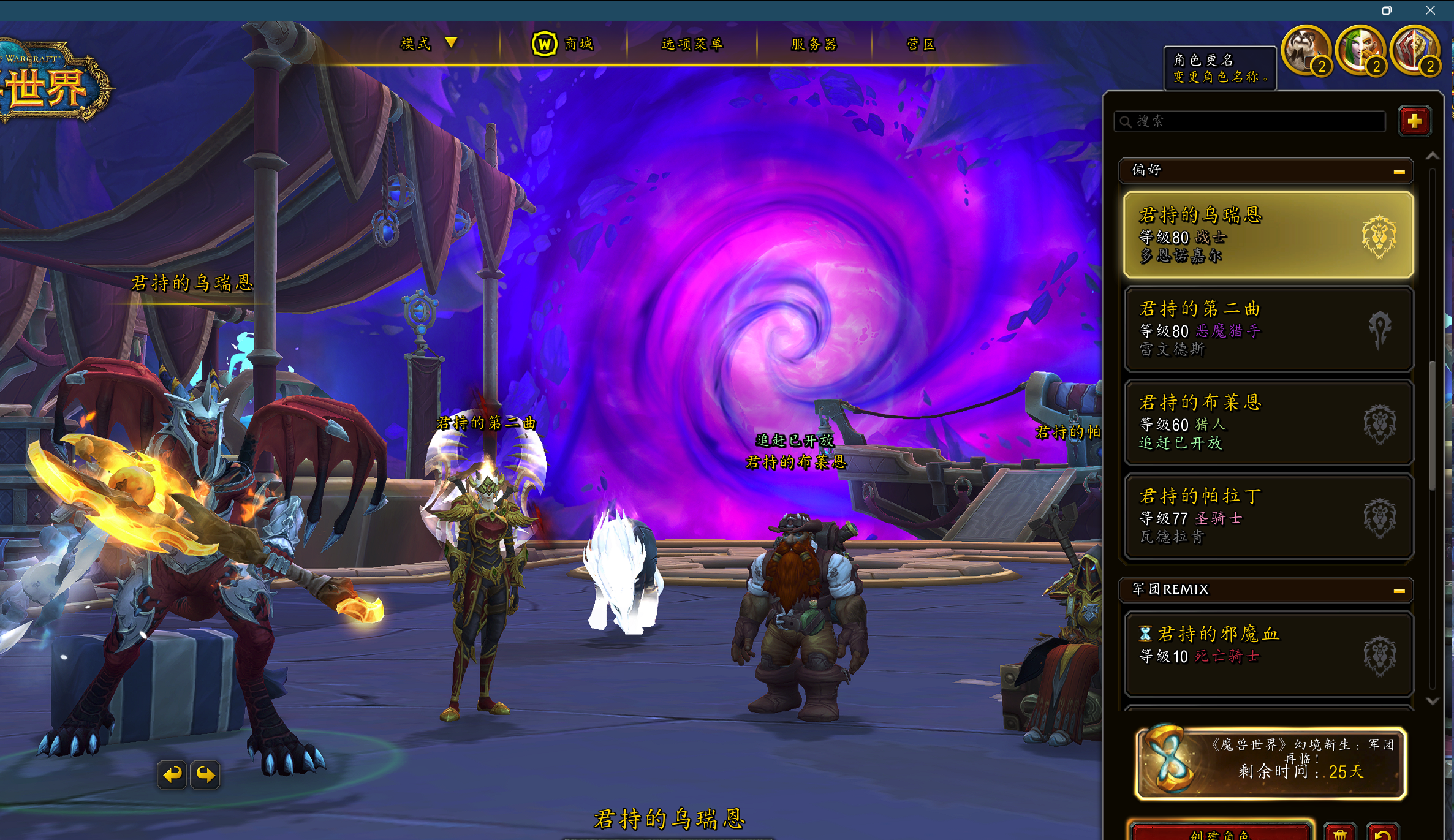This screenshot has height=840, width=1454.
Task: Open the 营区 menu entry
Action: pos(920,44)
